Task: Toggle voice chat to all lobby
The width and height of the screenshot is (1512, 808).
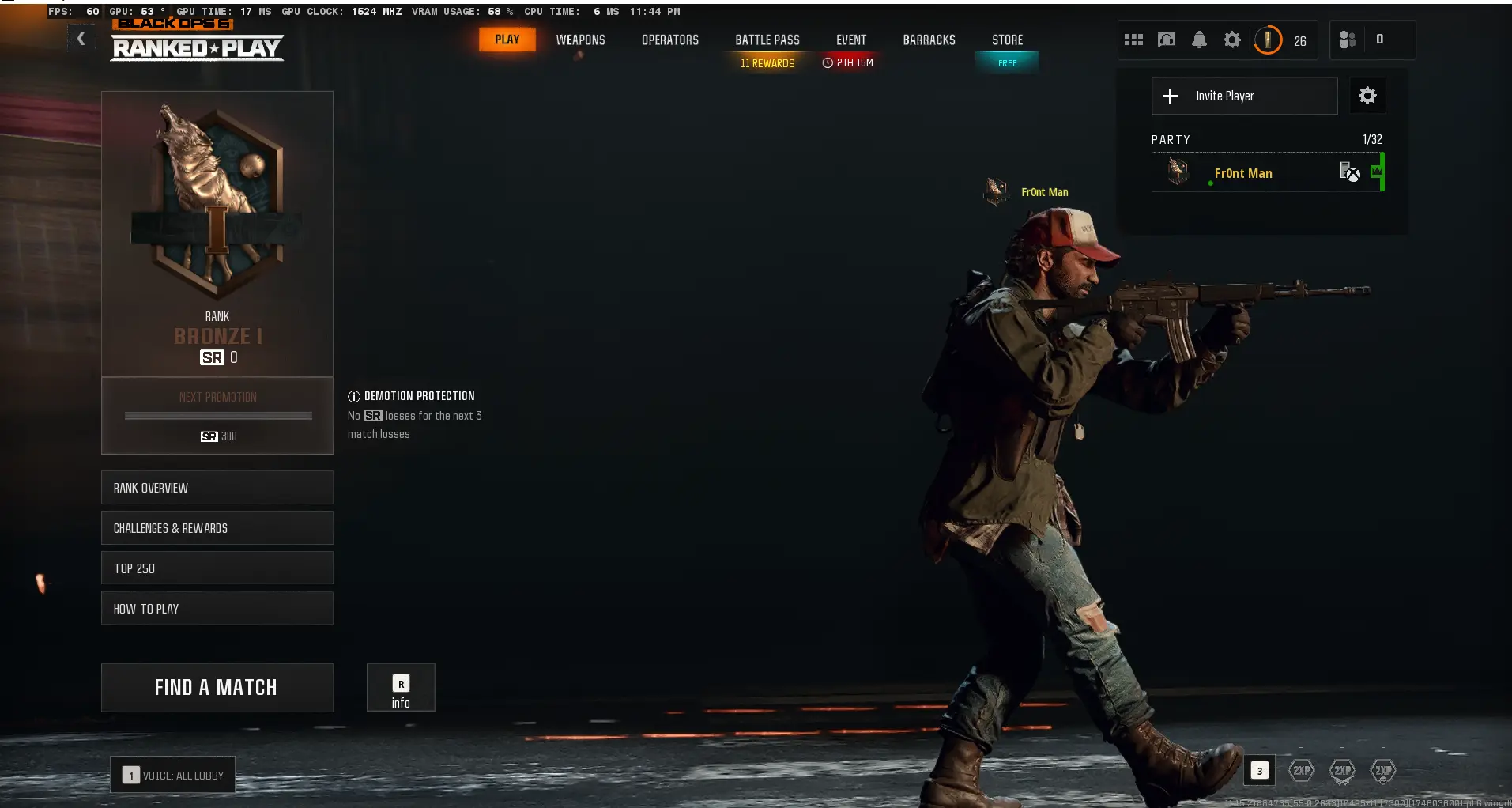Action: point(172,775)
